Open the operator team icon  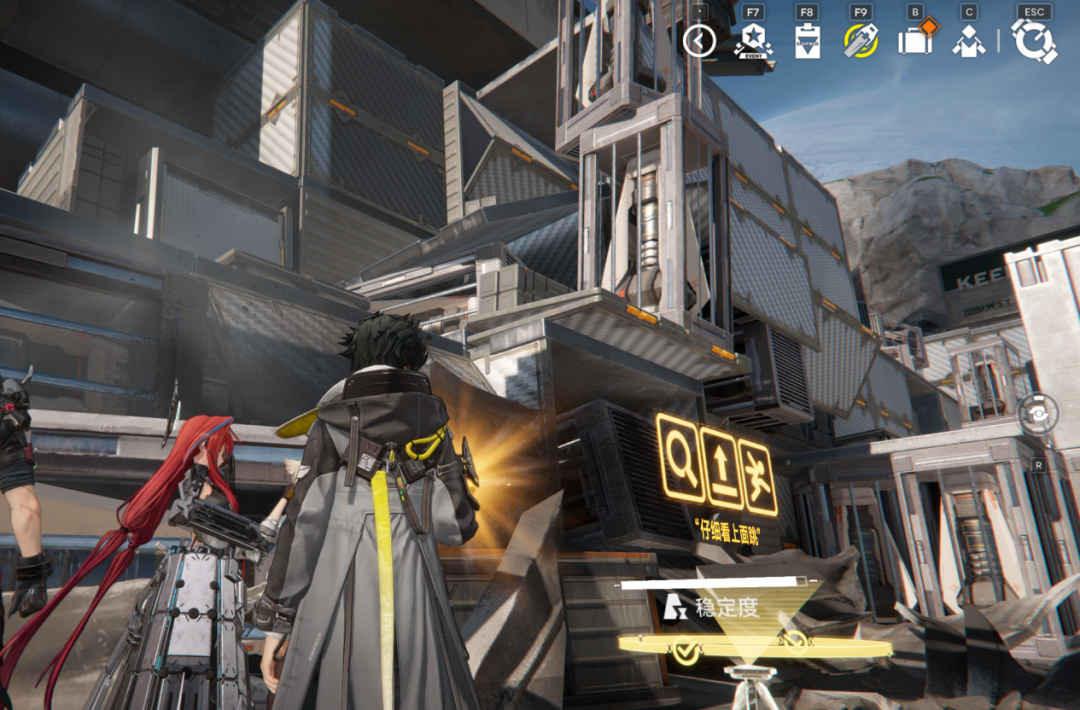pyautogui.click(x=968, y=41)
